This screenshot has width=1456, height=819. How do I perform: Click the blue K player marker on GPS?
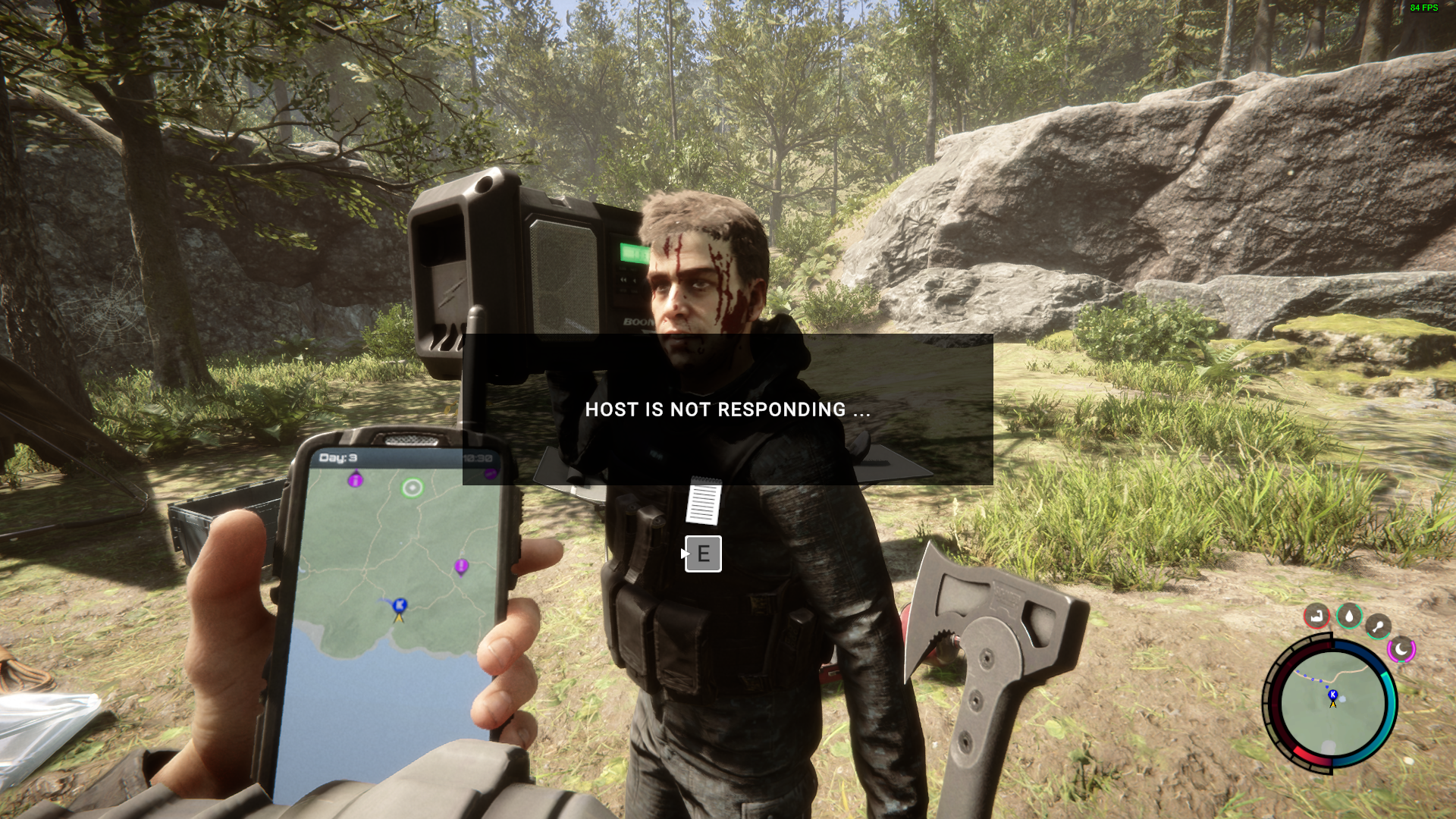[x=398, y=605]
